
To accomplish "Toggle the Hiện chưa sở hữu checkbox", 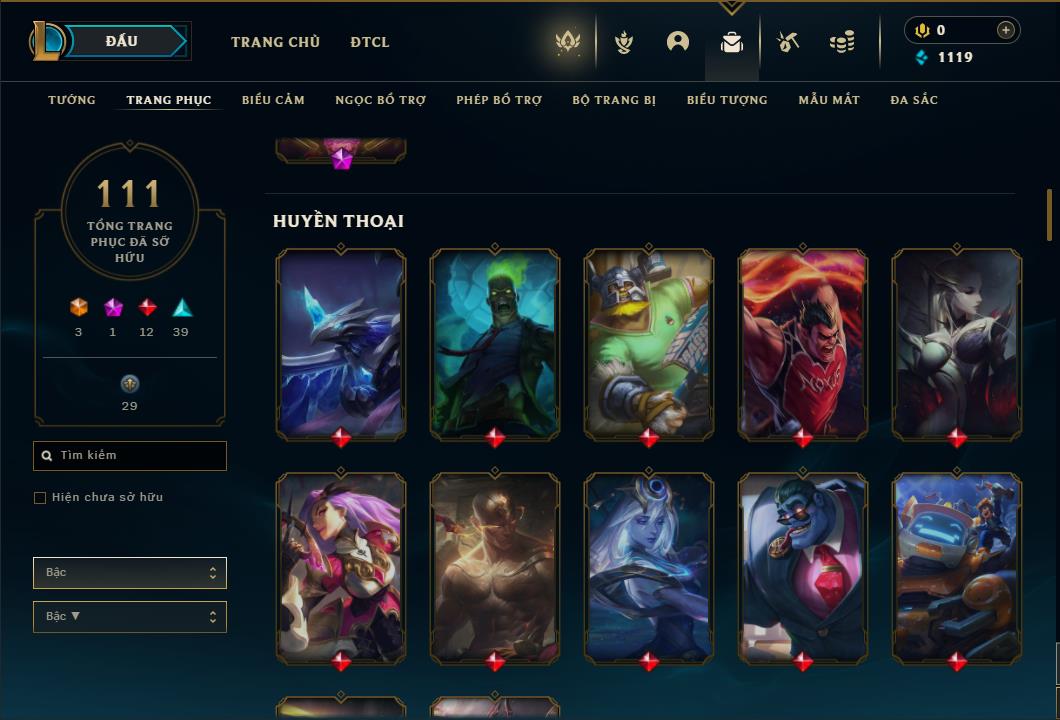I will [x=40, y=498].
